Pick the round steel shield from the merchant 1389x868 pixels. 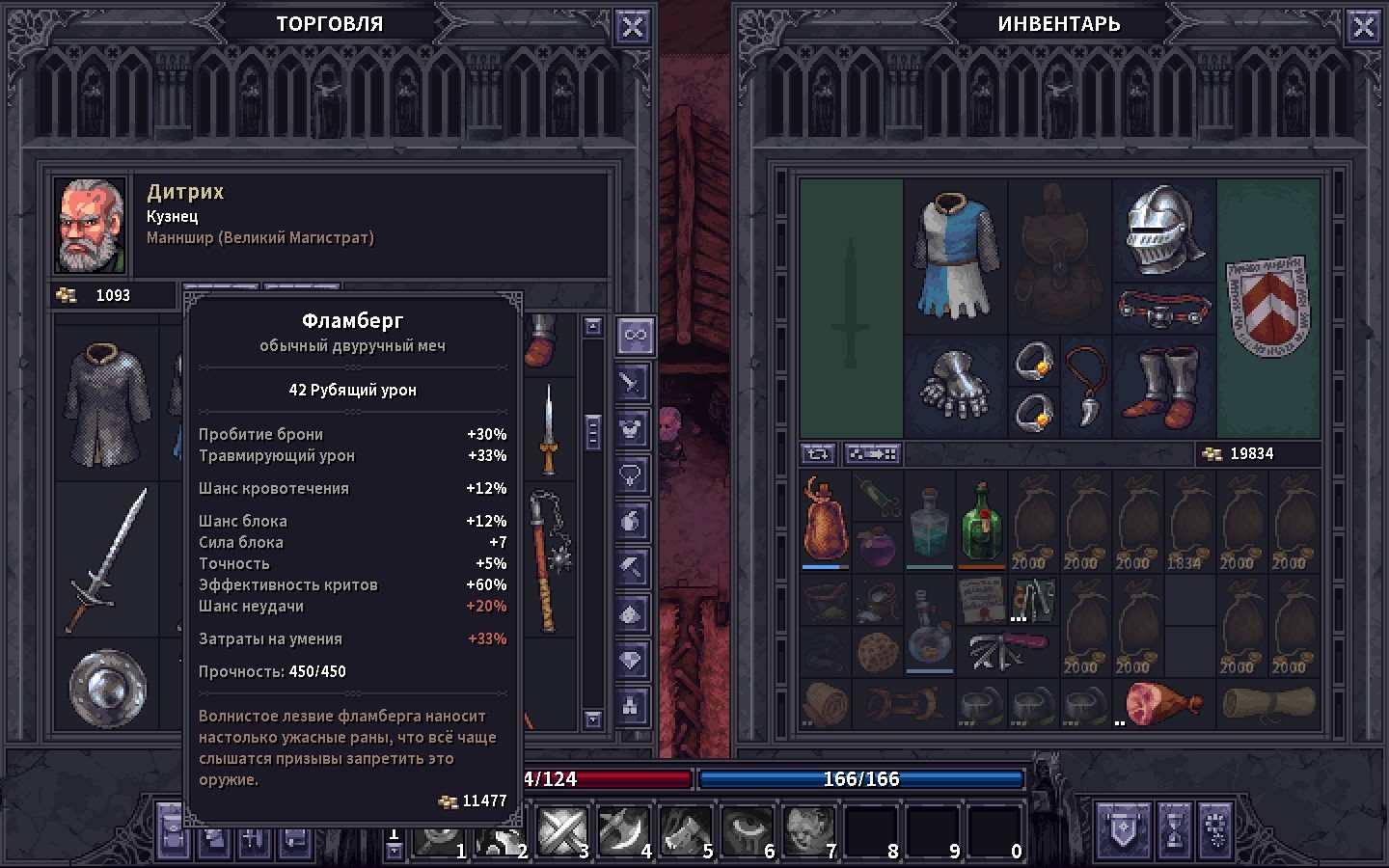(107, 686)
